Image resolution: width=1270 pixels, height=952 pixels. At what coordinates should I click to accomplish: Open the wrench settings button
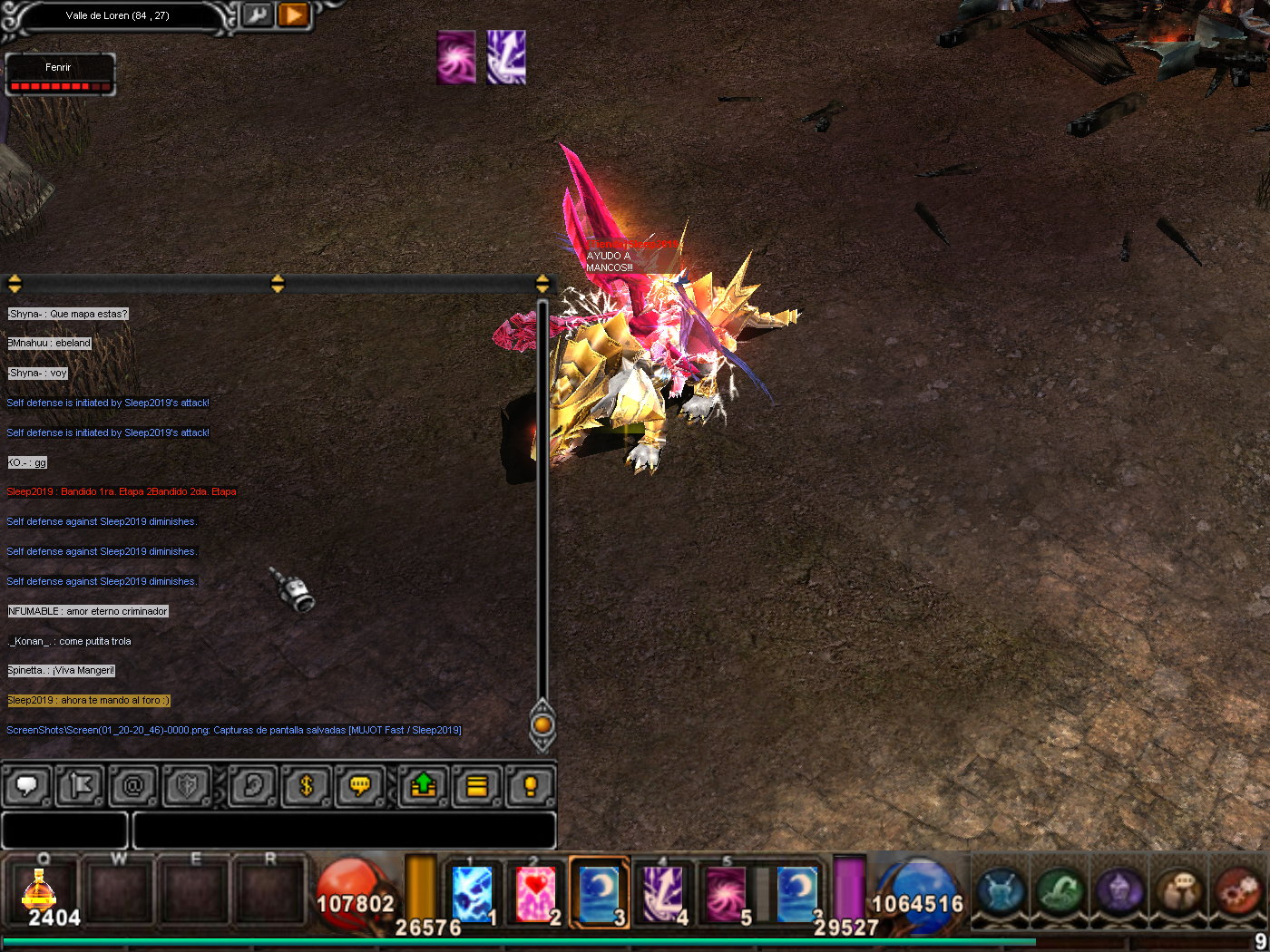click(x=259, y=15)
